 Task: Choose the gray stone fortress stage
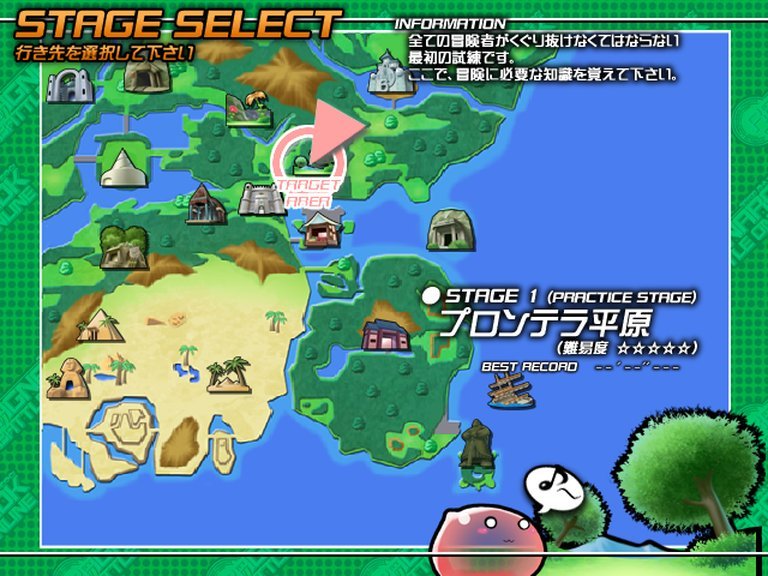[x=262, y=198]
